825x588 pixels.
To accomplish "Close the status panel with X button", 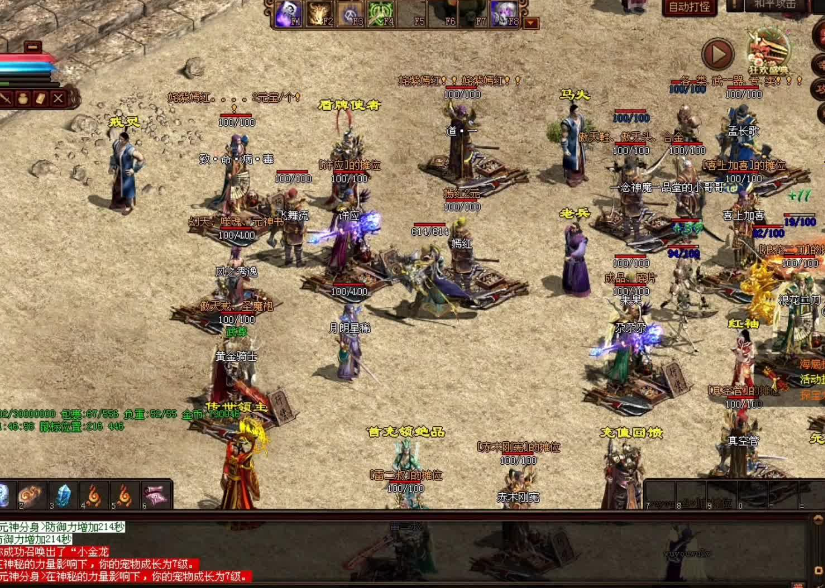I will [x=59, y=98].
